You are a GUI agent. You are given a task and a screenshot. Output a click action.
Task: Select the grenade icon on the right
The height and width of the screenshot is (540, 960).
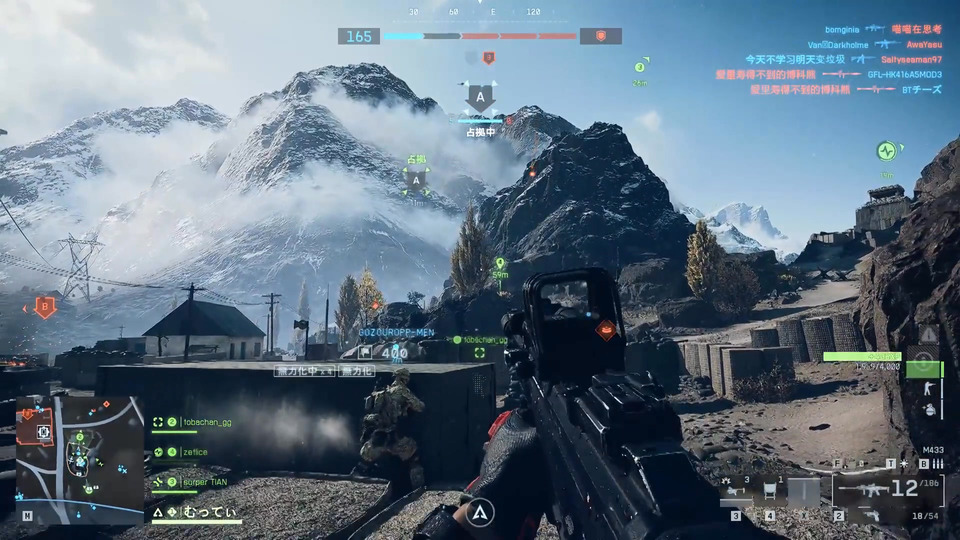[929, 410]
